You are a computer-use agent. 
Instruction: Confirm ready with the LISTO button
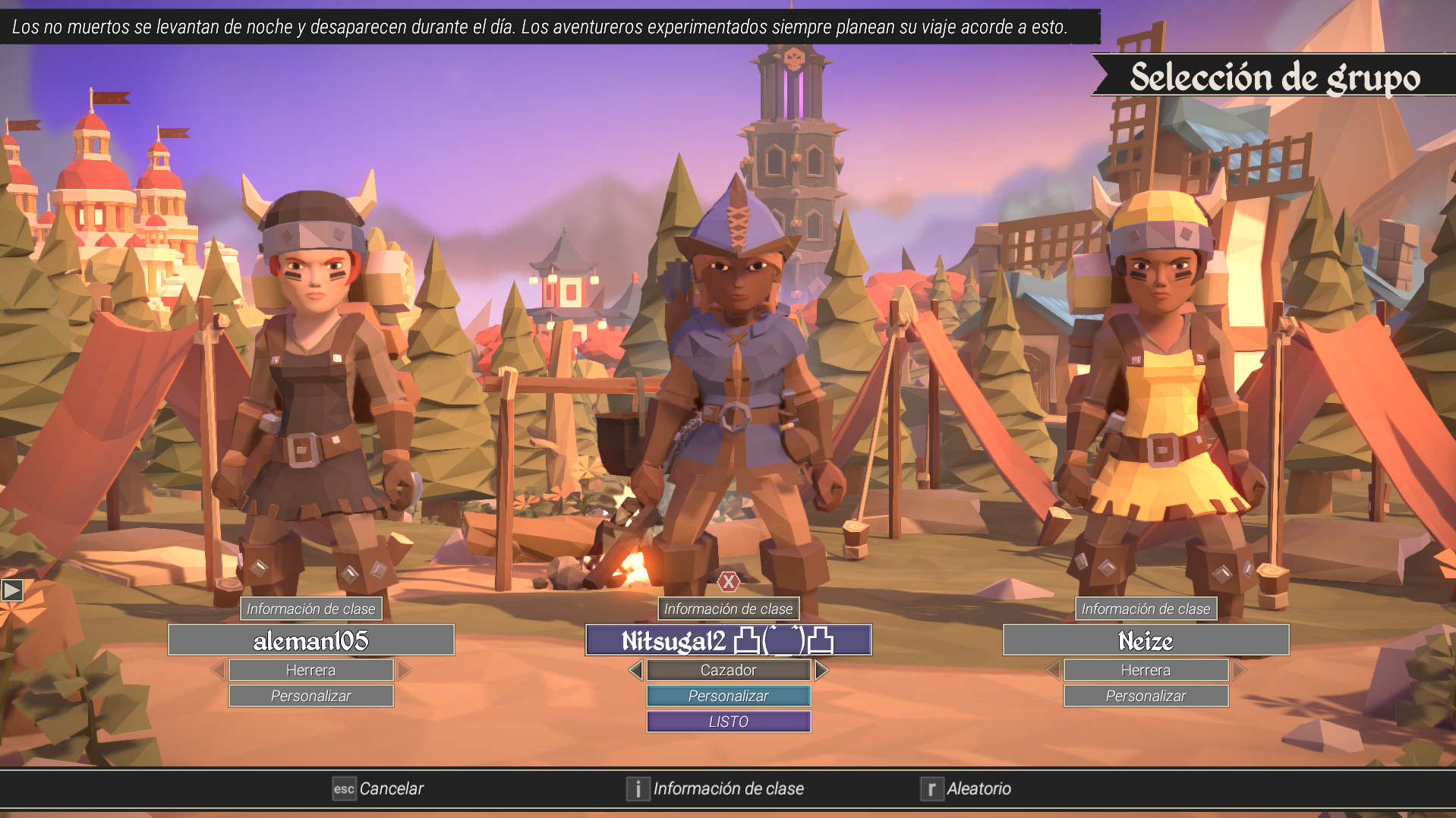click(728, 722)
